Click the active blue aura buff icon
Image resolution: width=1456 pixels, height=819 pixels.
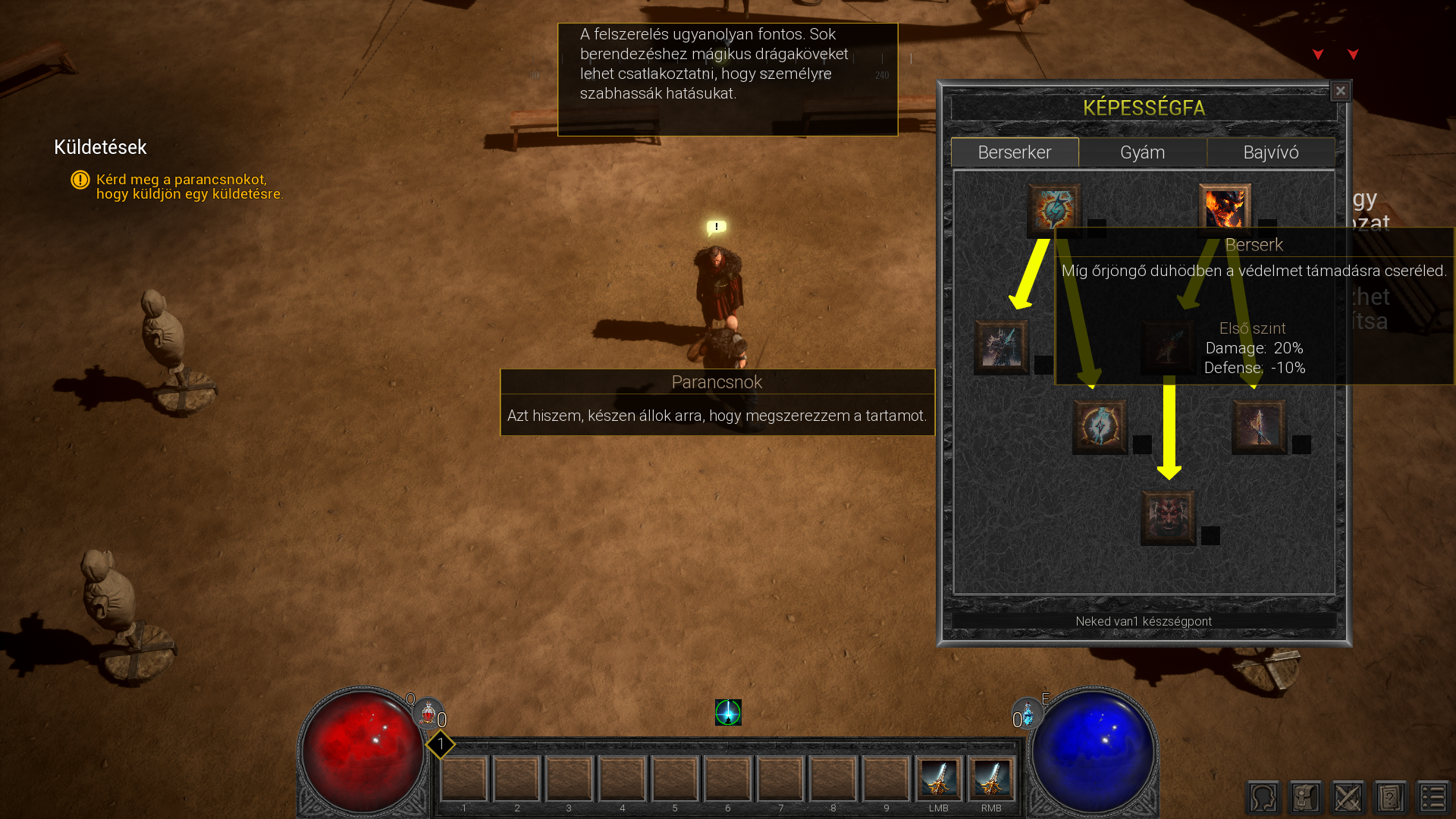(728, 712)
